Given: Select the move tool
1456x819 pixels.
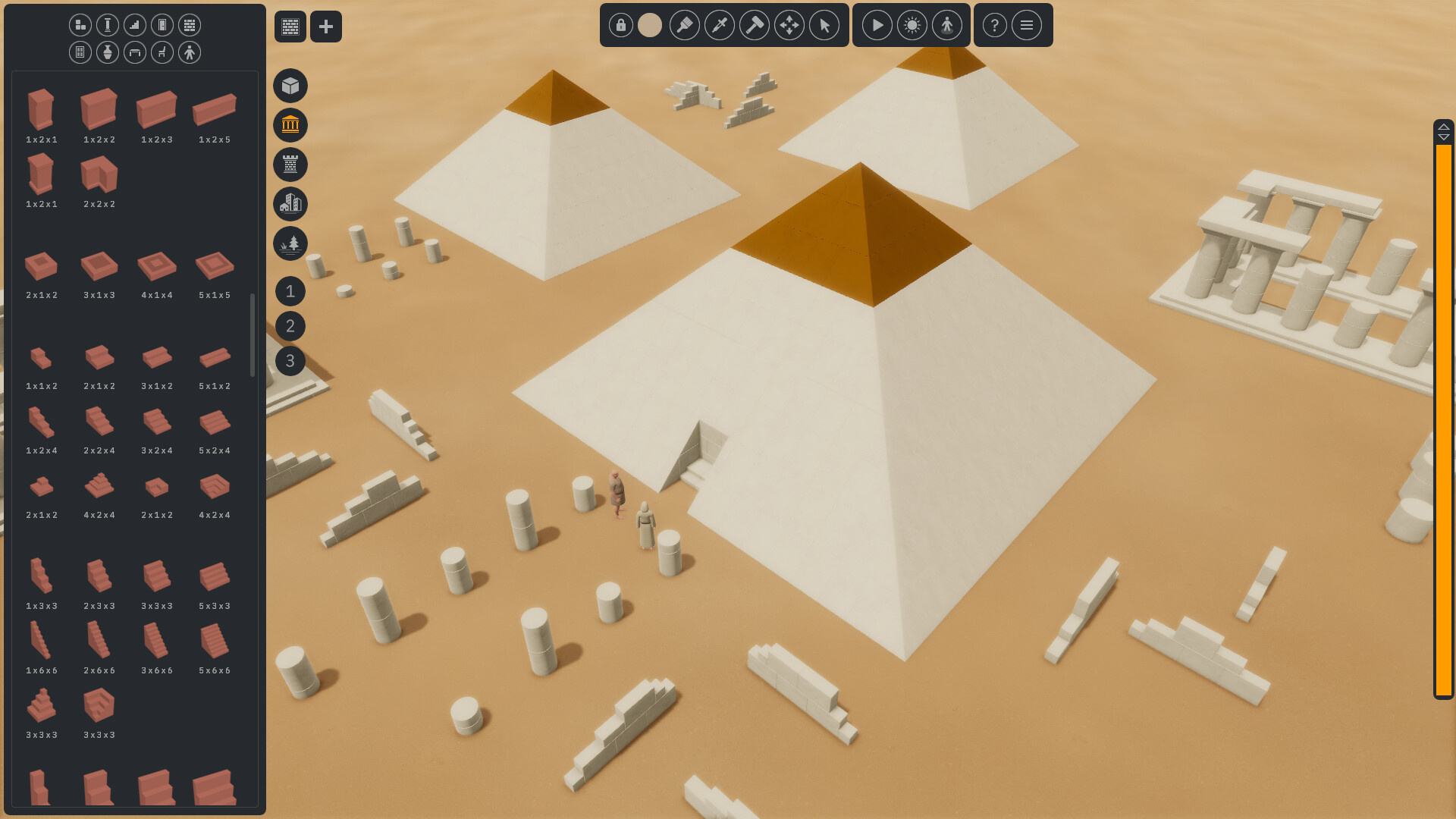Looking at the screenshot, I should 789,25.
